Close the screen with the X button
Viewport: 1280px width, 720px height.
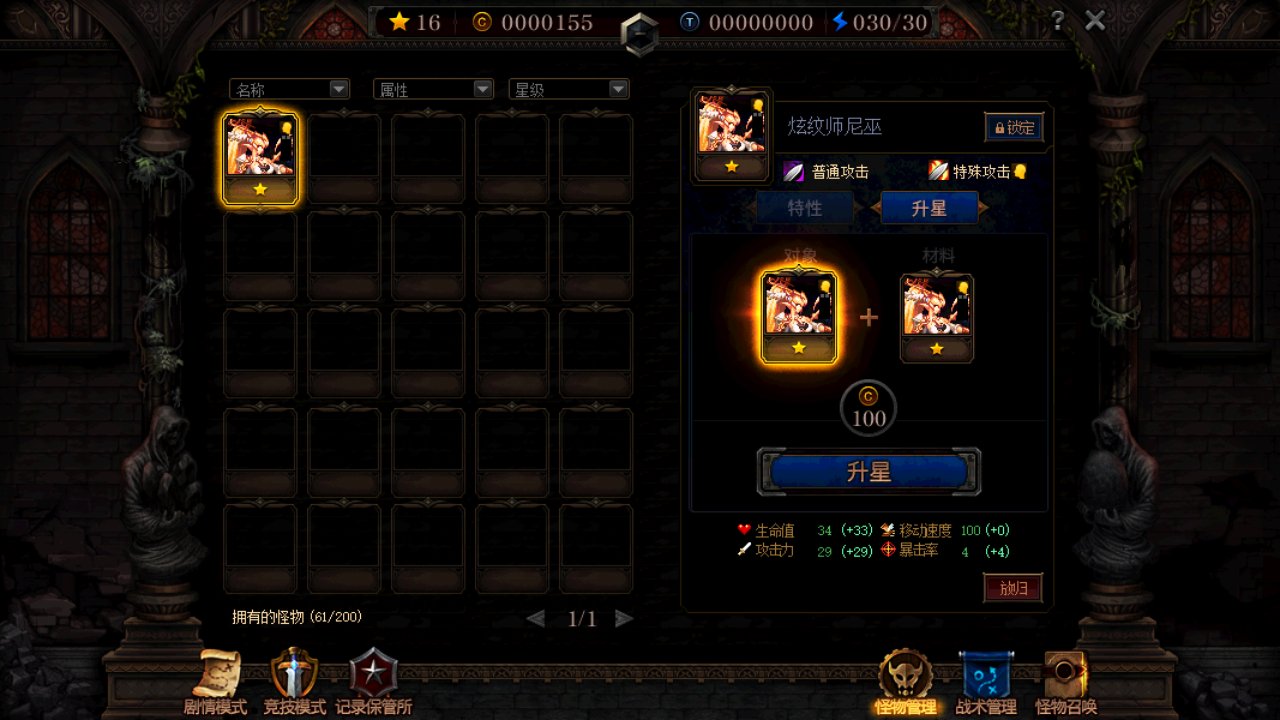1096,21
